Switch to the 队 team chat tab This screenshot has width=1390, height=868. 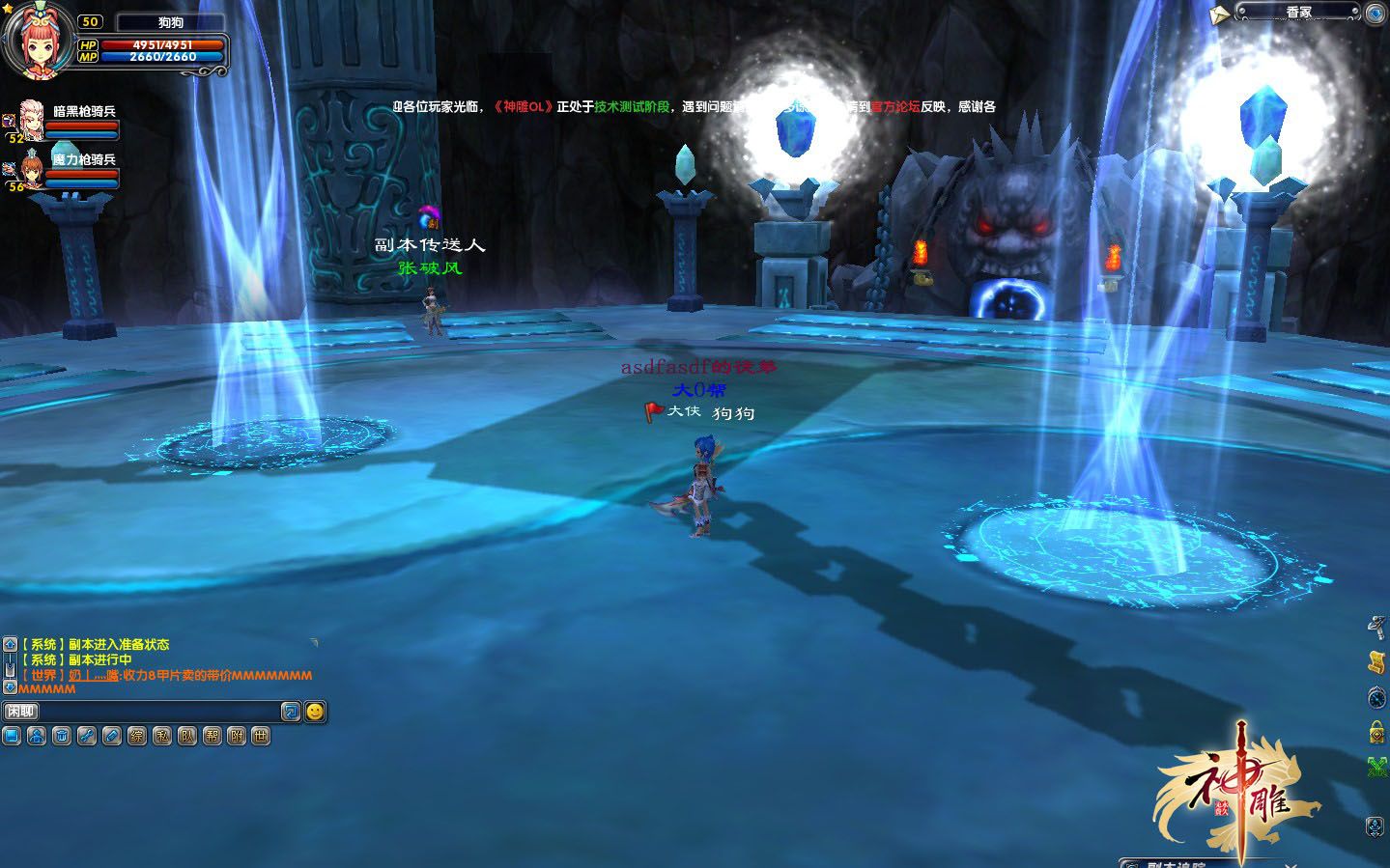click(x=187, y=737)
